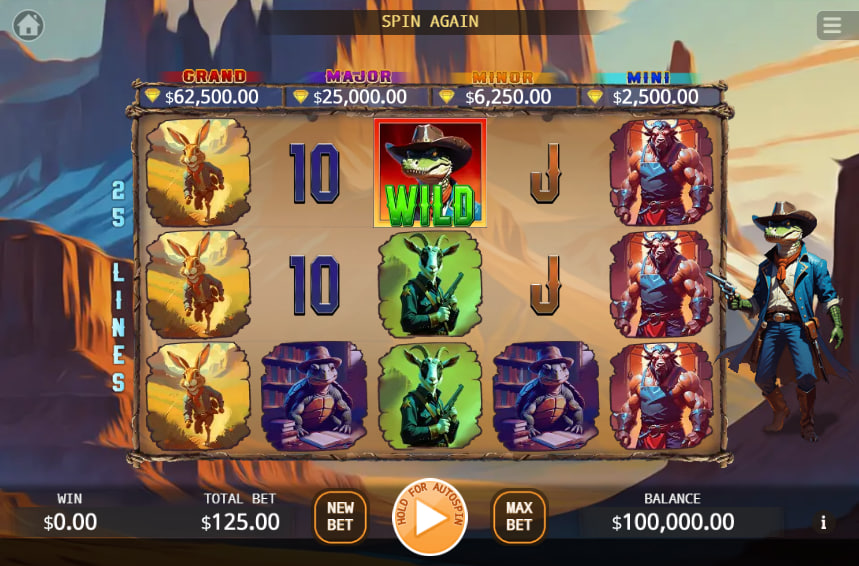Go to the home screen

[28, 25]
